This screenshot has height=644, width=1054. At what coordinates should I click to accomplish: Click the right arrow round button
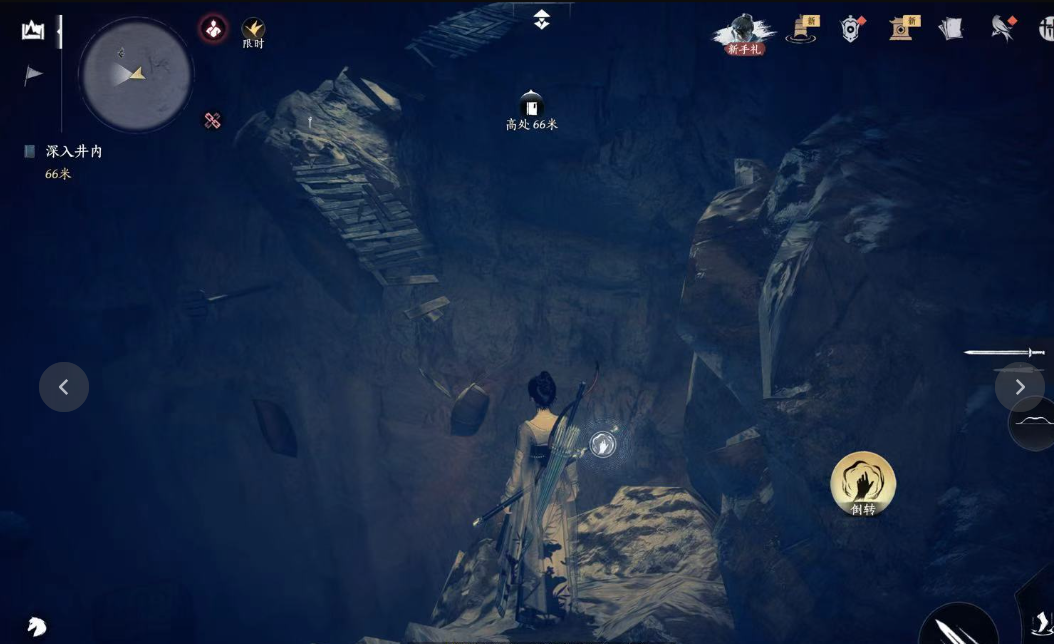tap(1019, 387)
